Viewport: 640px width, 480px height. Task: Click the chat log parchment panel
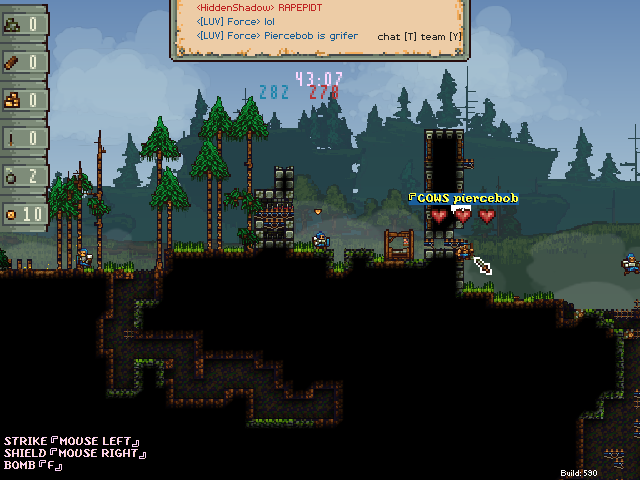[x=320, y=30]
